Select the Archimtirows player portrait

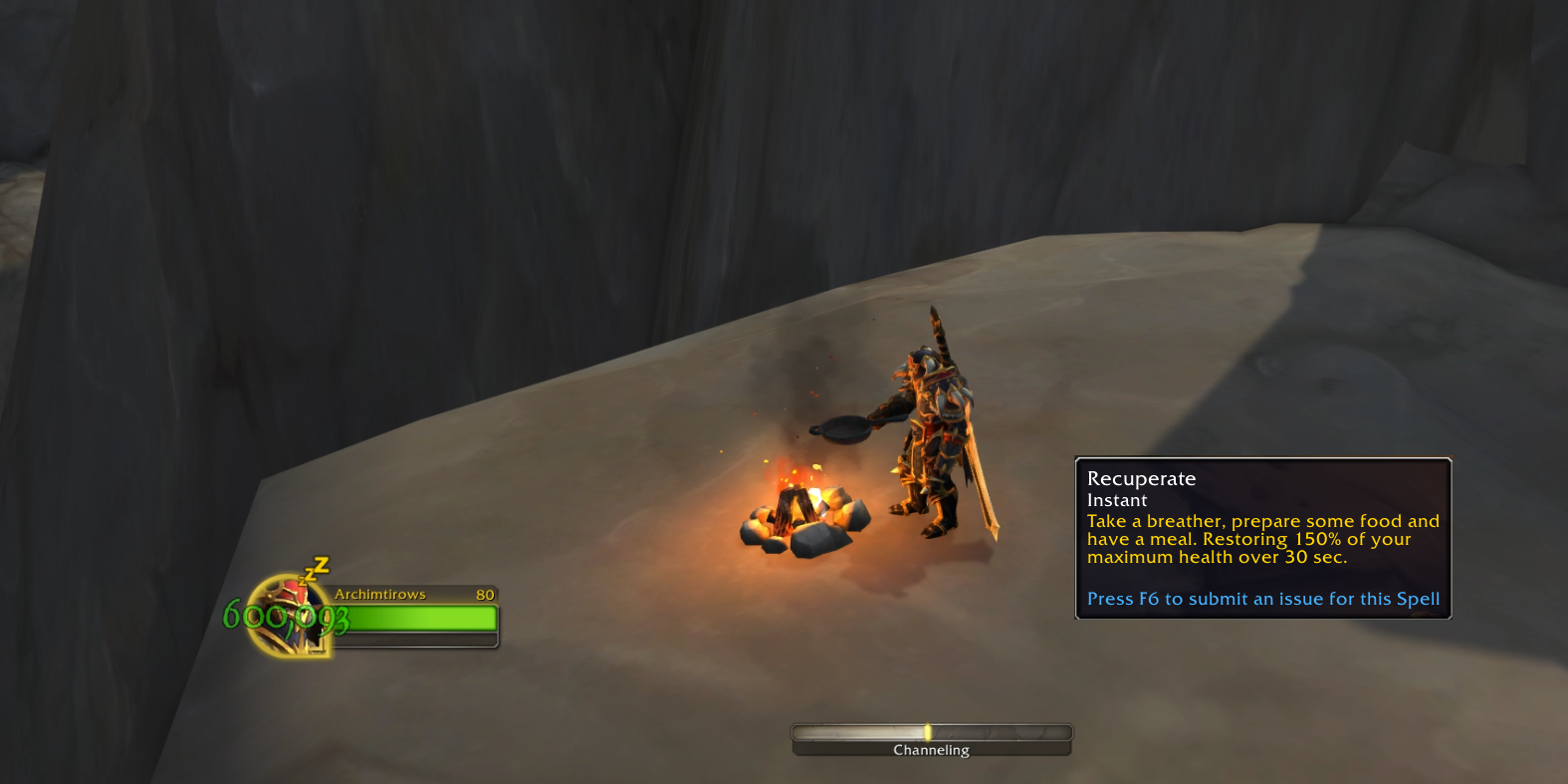click(290, 616)
